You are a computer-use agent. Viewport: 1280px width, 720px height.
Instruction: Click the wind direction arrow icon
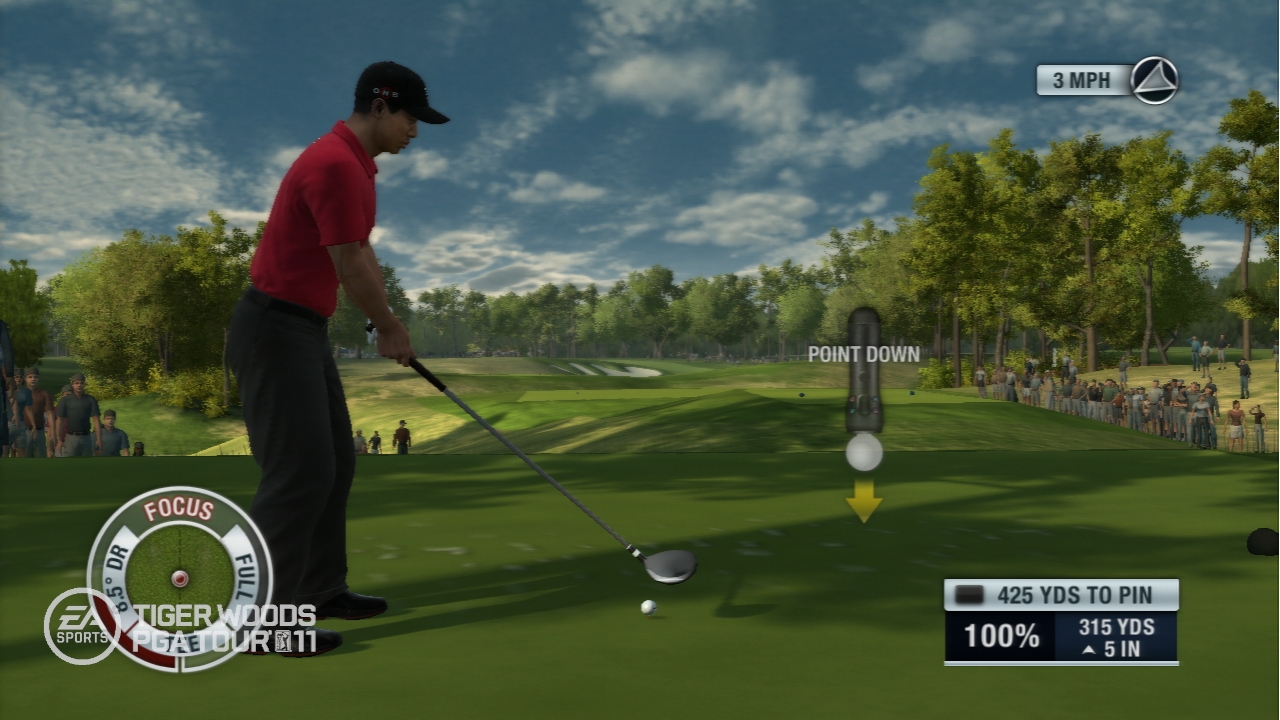point(1155,80)
